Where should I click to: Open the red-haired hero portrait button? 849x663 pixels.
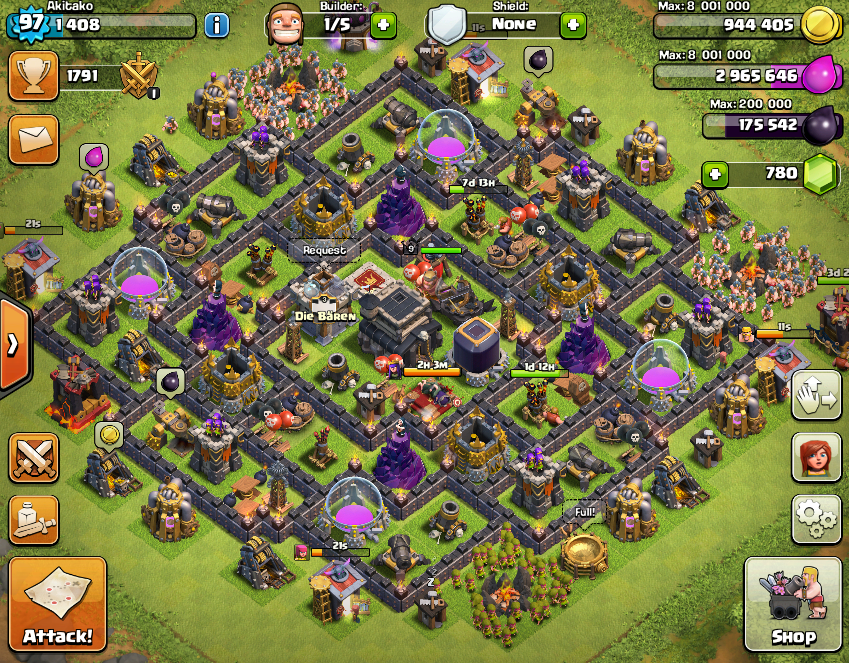[x=816, y=457]
